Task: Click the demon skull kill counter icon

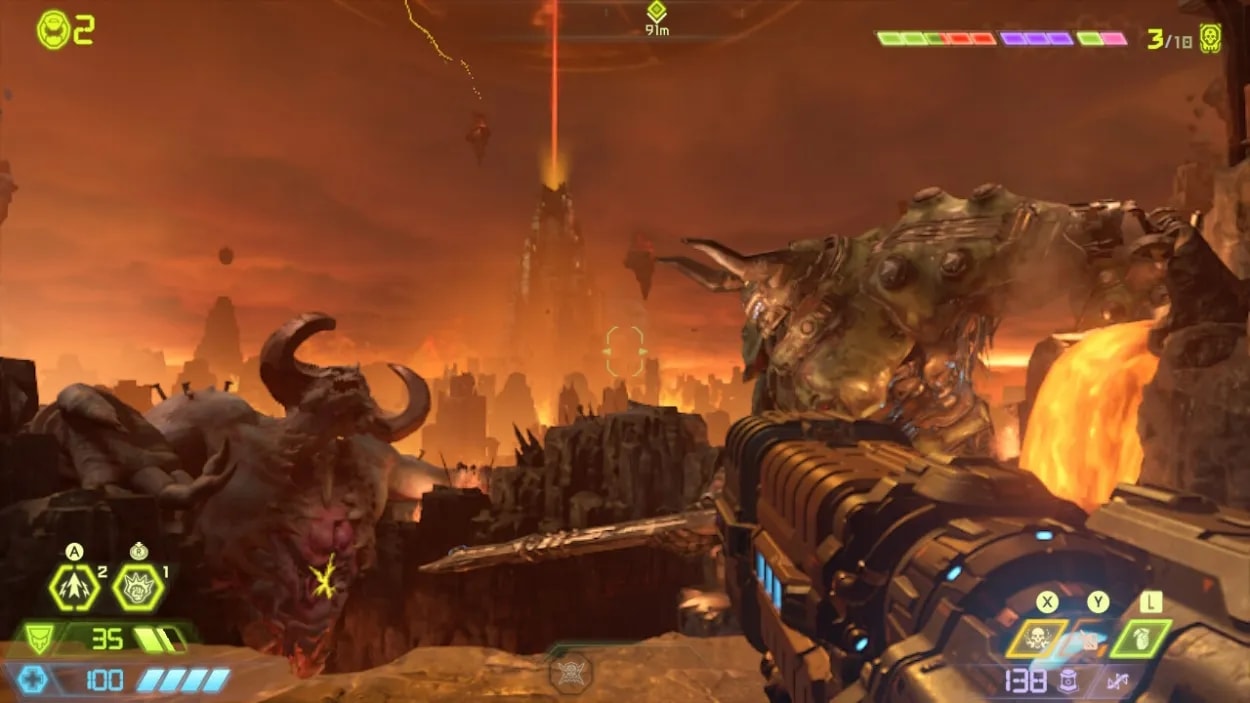Action: coord(1210,38)
